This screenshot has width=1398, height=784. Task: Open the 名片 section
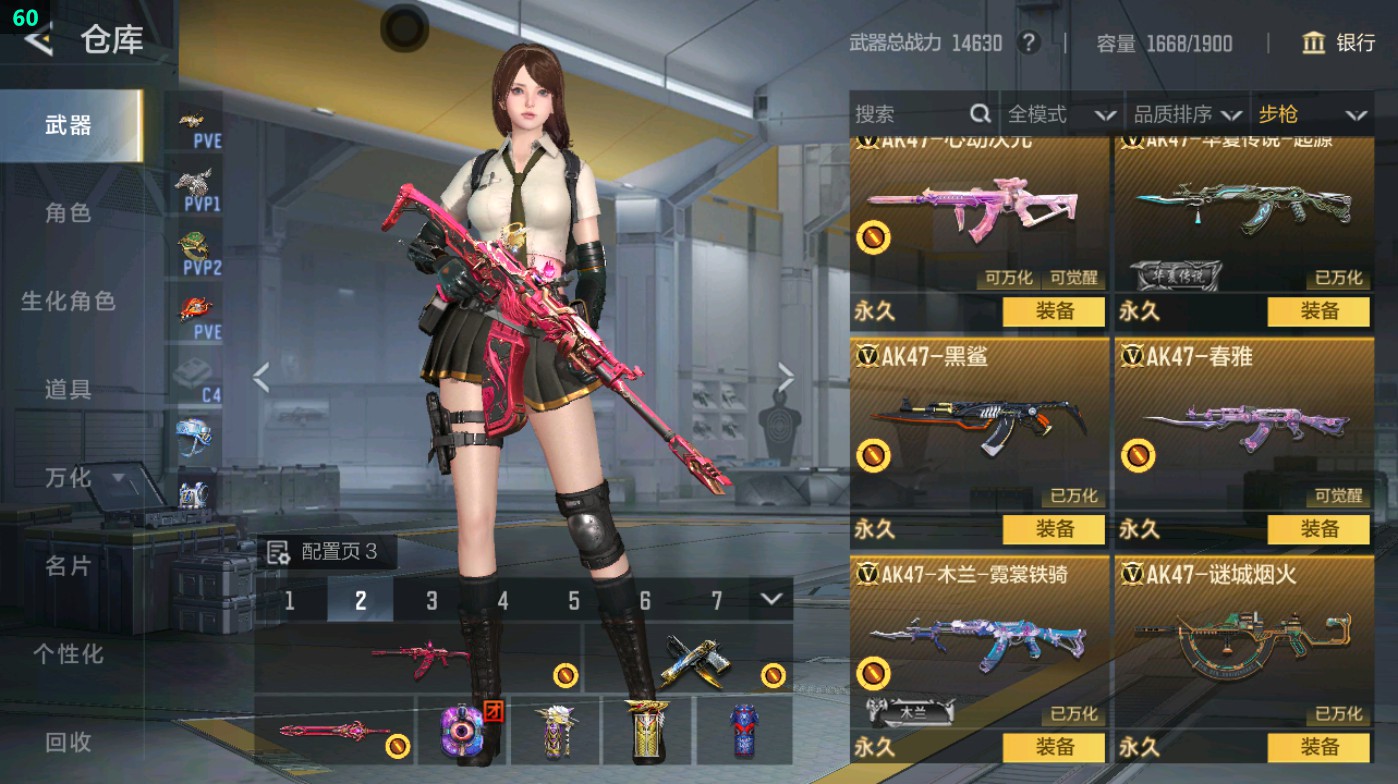coord(68,566)
